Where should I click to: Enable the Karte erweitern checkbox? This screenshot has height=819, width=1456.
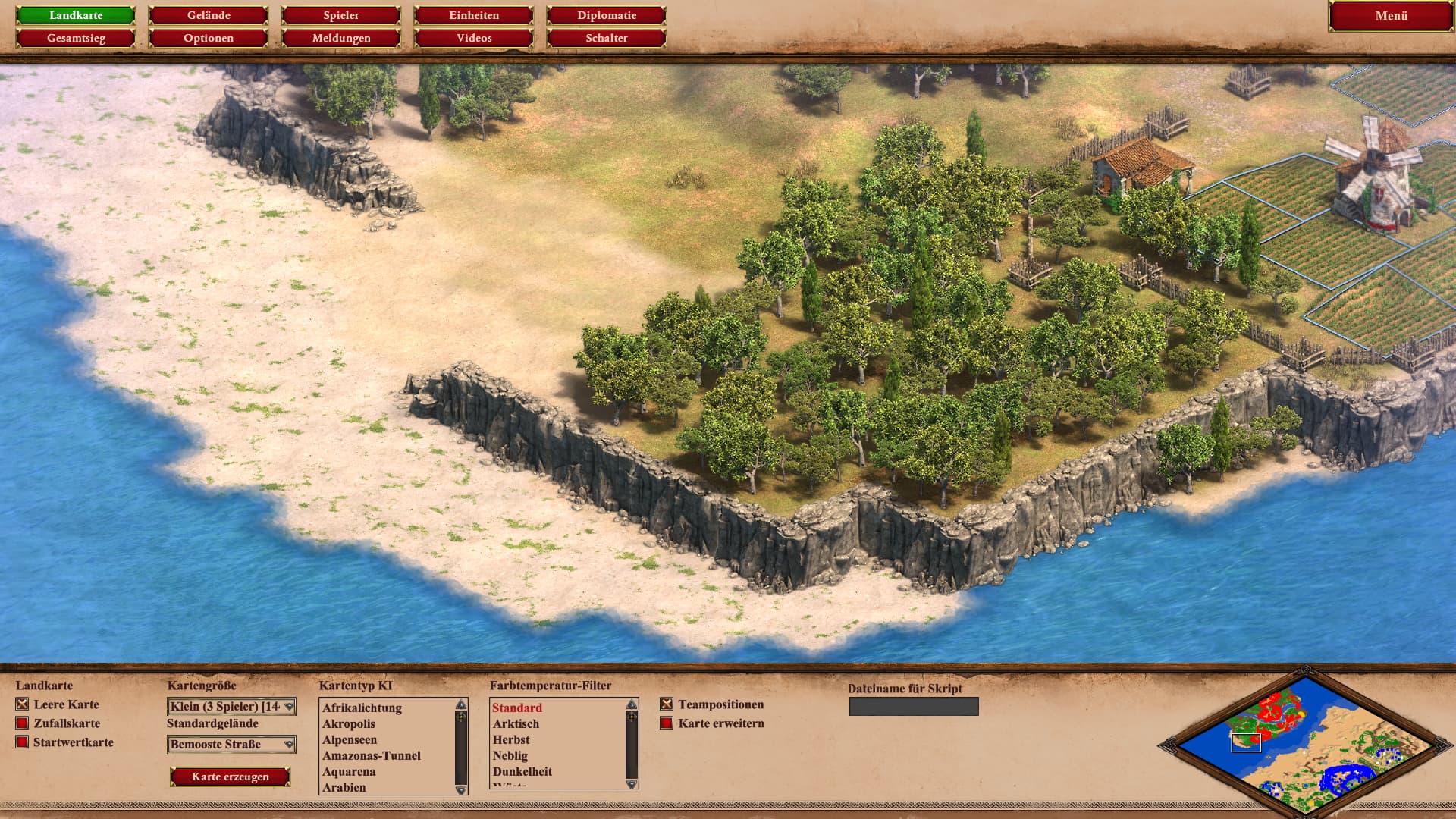tap(667, 723)
